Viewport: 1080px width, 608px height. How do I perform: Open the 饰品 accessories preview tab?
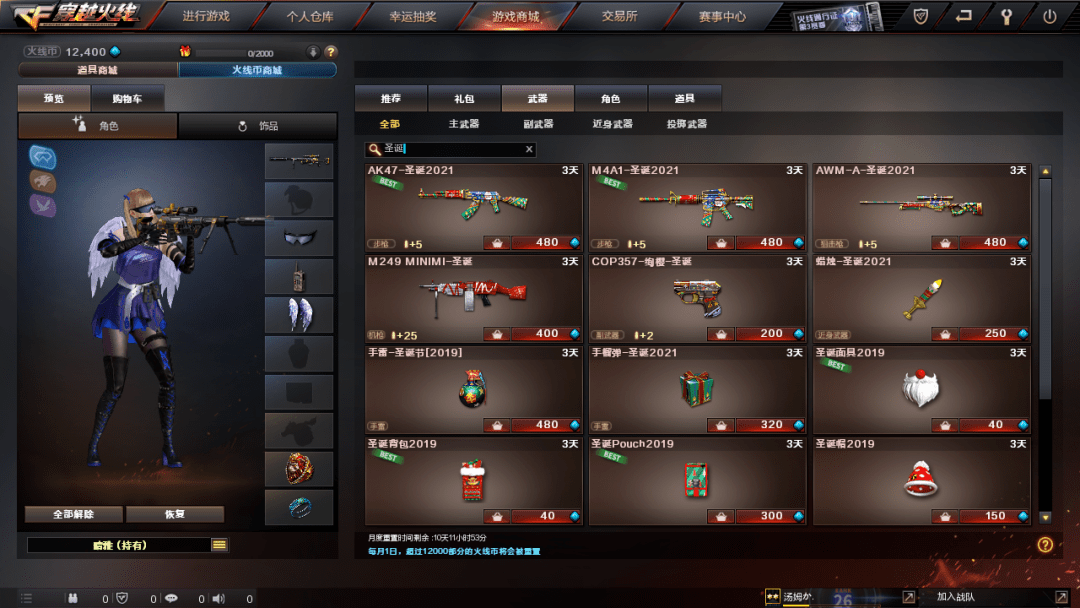point(258,126)
